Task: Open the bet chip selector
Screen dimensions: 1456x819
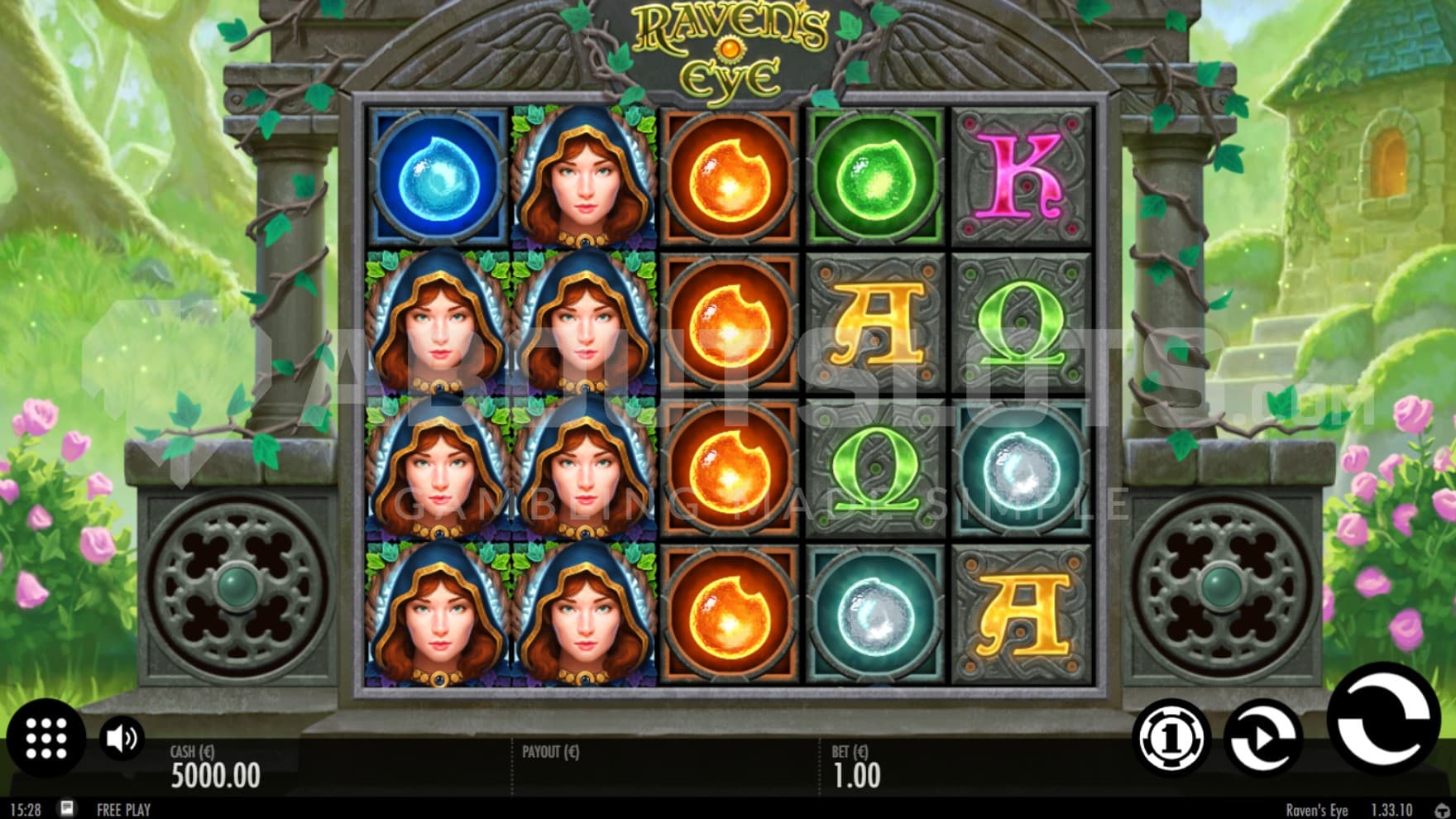Action: pos(1170,738)
